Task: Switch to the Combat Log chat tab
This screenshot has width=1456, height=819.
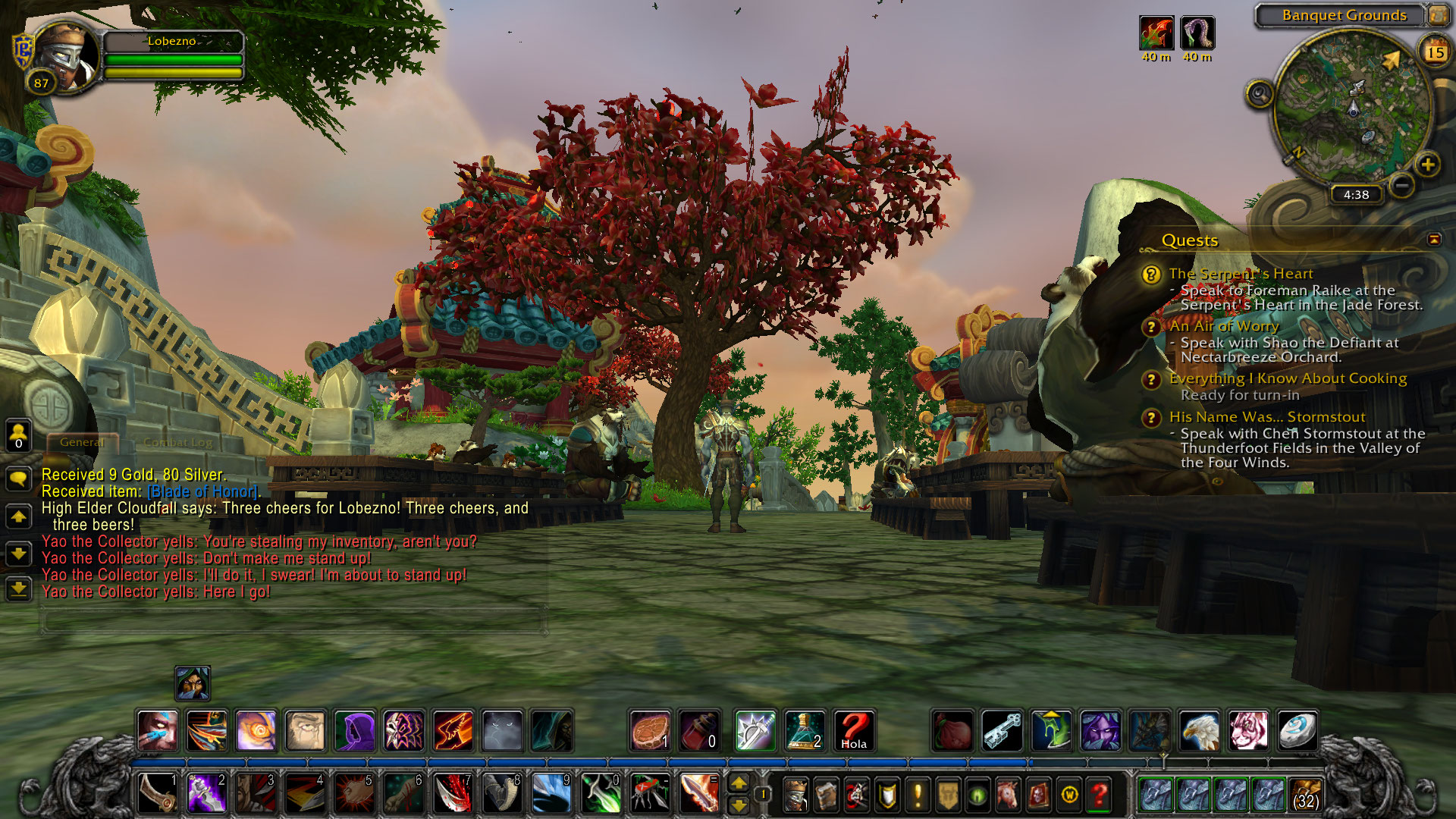Action: (x=177, y=442)
